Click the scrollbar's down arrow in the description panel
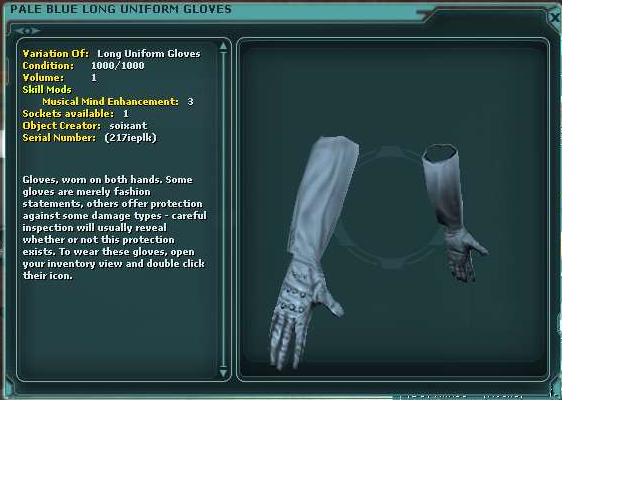Viewport: 640px width, 480px height. 223,372
